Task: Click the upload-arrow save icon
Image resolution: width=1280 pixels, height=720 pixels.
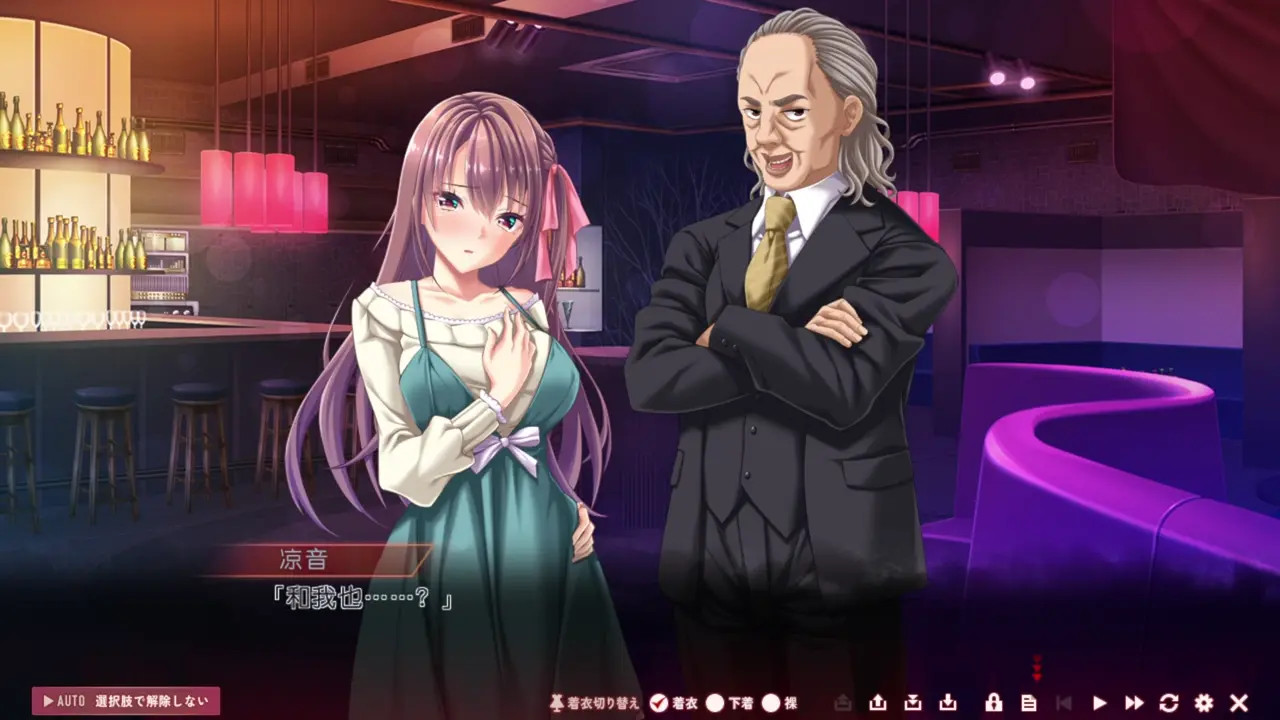Action: pyautogui.click(x=878, y=703)
